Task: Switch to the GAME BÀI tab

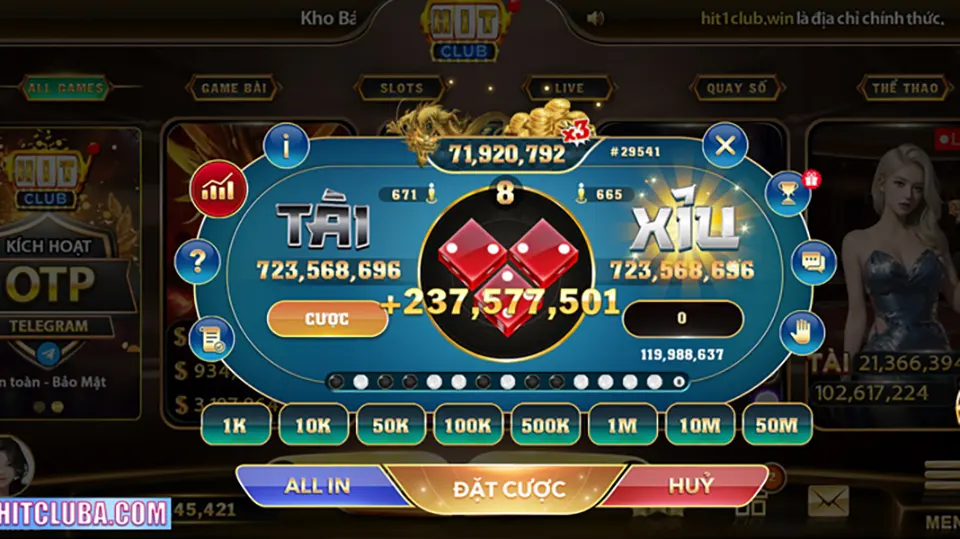Action: (x=233, y=88)
